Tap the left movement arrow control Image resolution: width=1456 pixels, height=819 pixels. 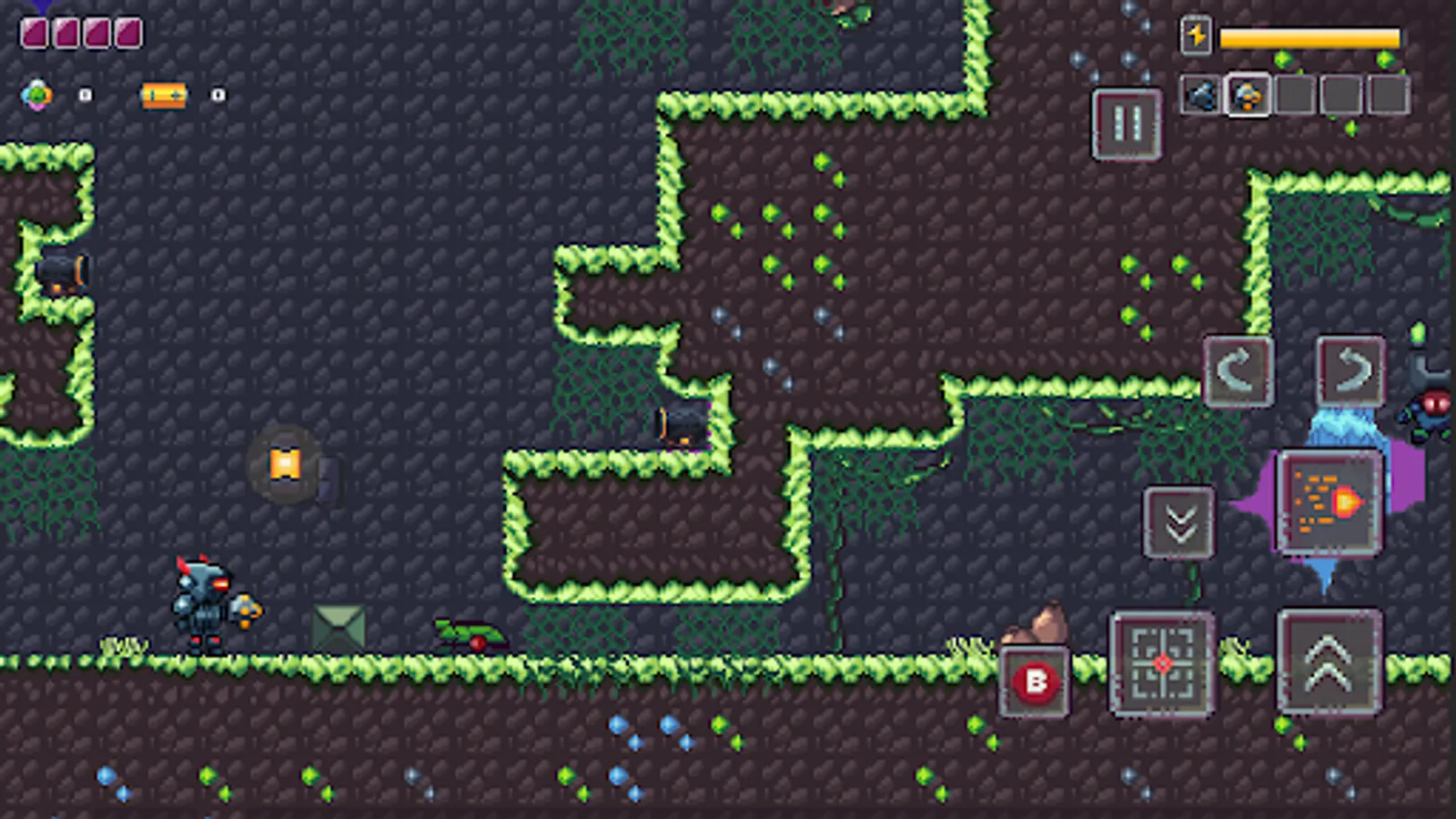[1237, 369]
